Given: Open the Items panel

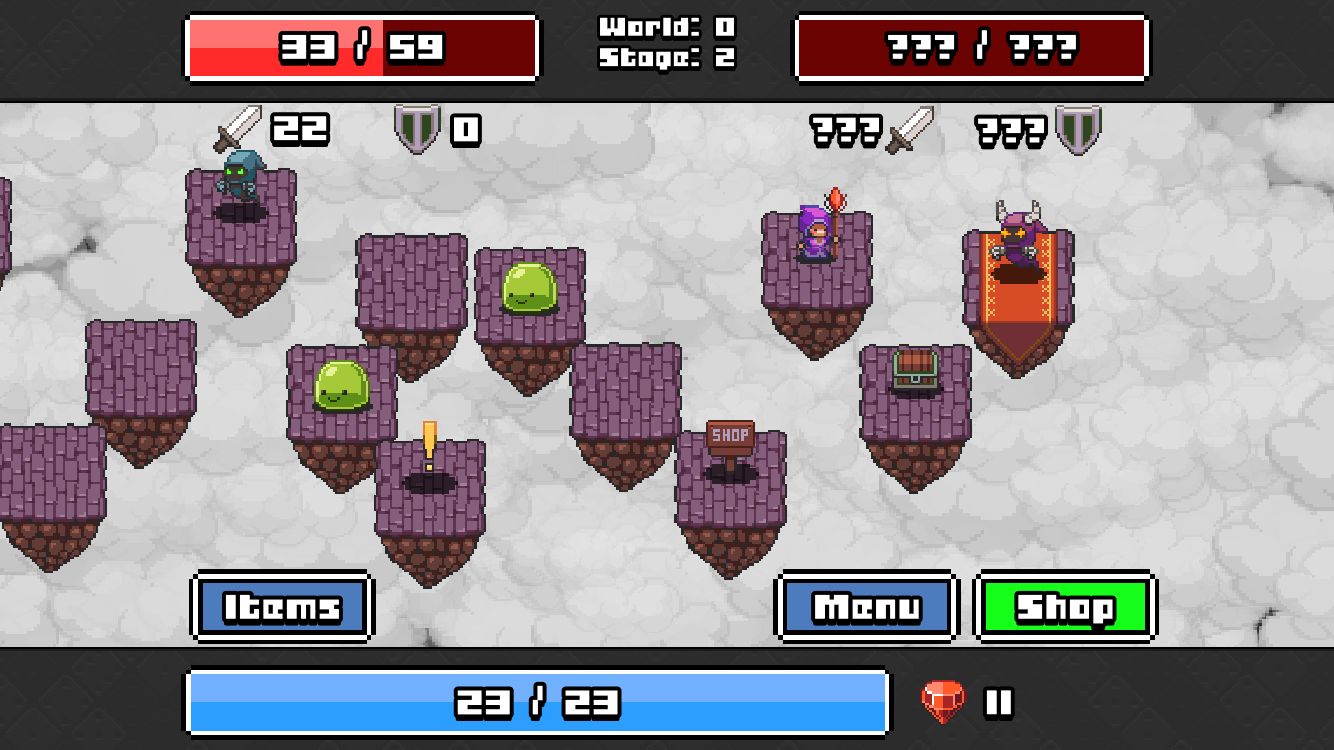Looking at the screenshot, I should pyautogui.click(x=282, y=606).
